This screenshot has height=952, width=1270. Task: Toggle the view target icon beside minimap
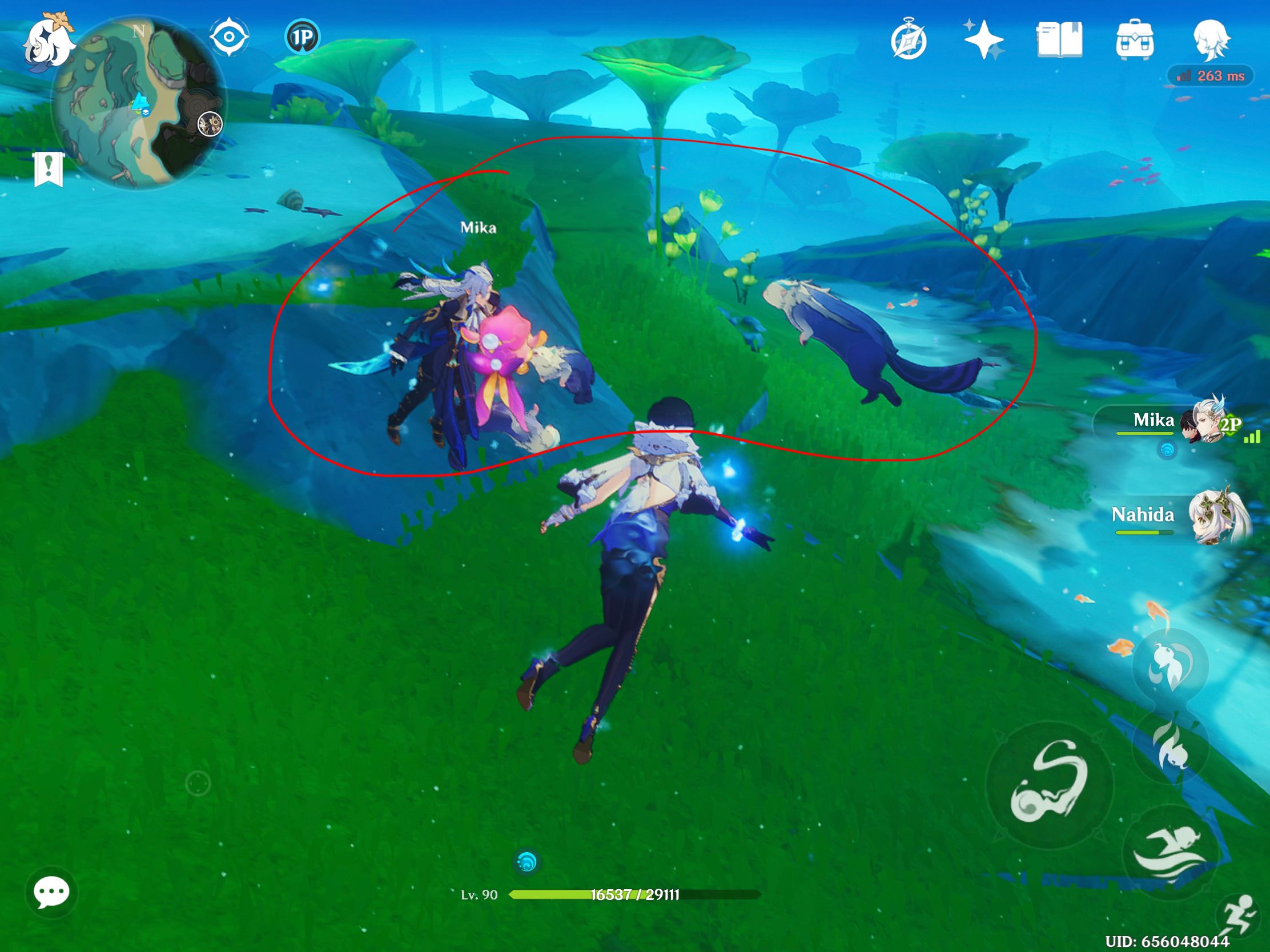230,35
